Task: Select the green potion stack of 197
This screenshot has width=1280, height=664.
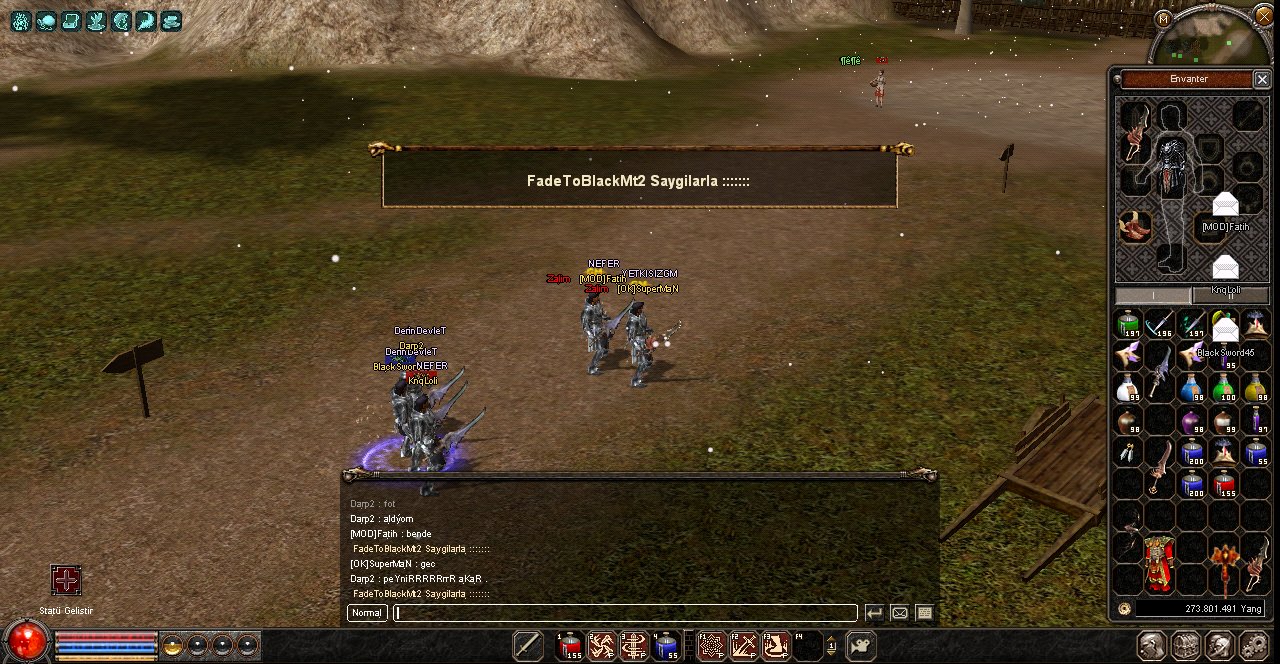Action: click(1128, 325)
